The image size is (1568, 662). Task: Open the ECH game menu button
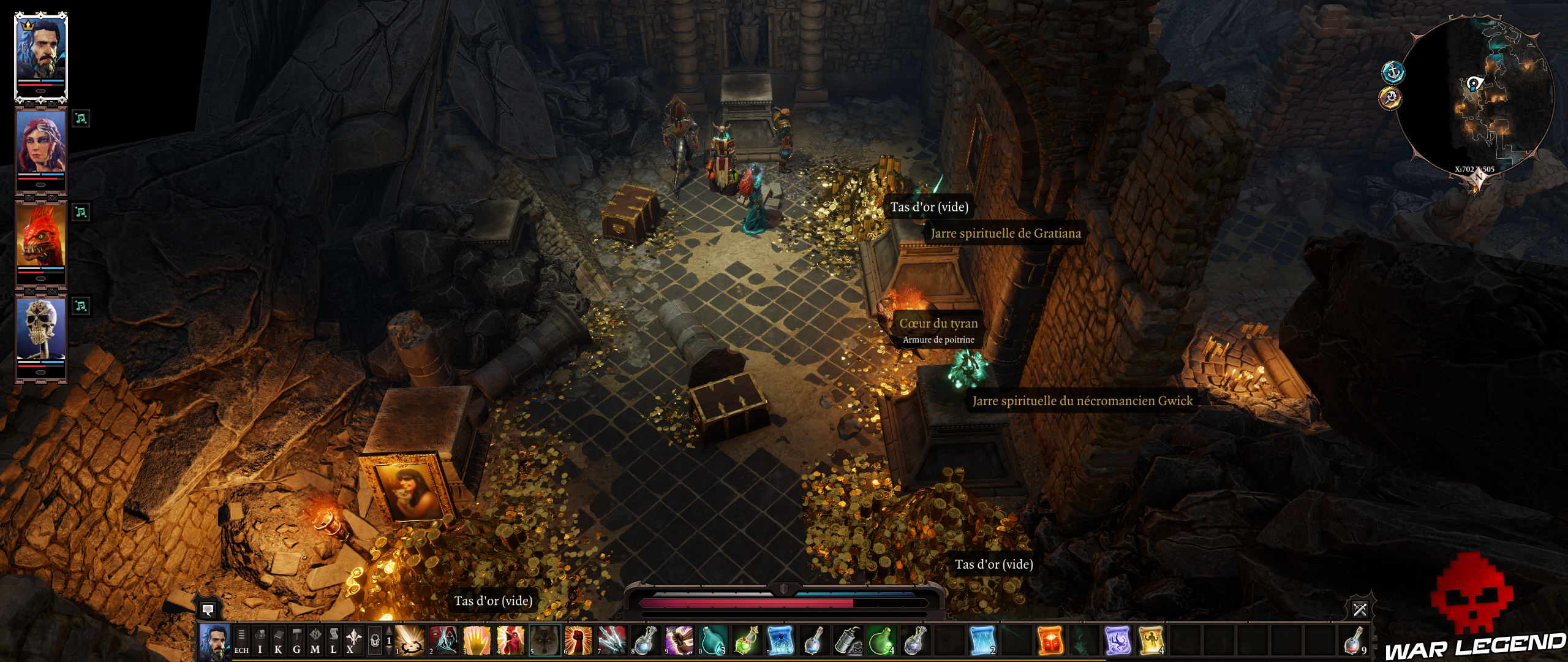click(241, 642)
